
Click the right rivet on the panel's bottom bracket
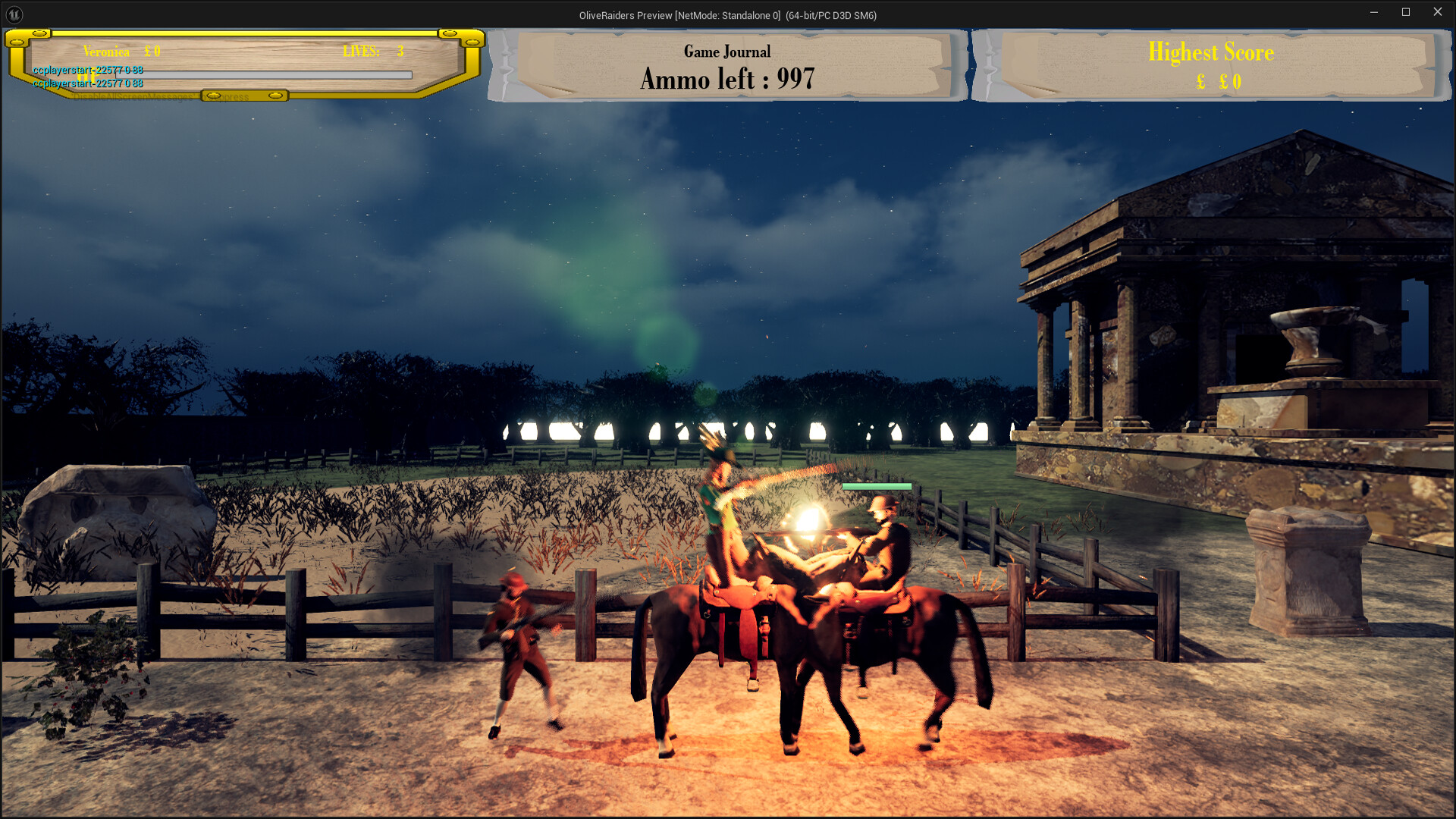click(276, 96)
